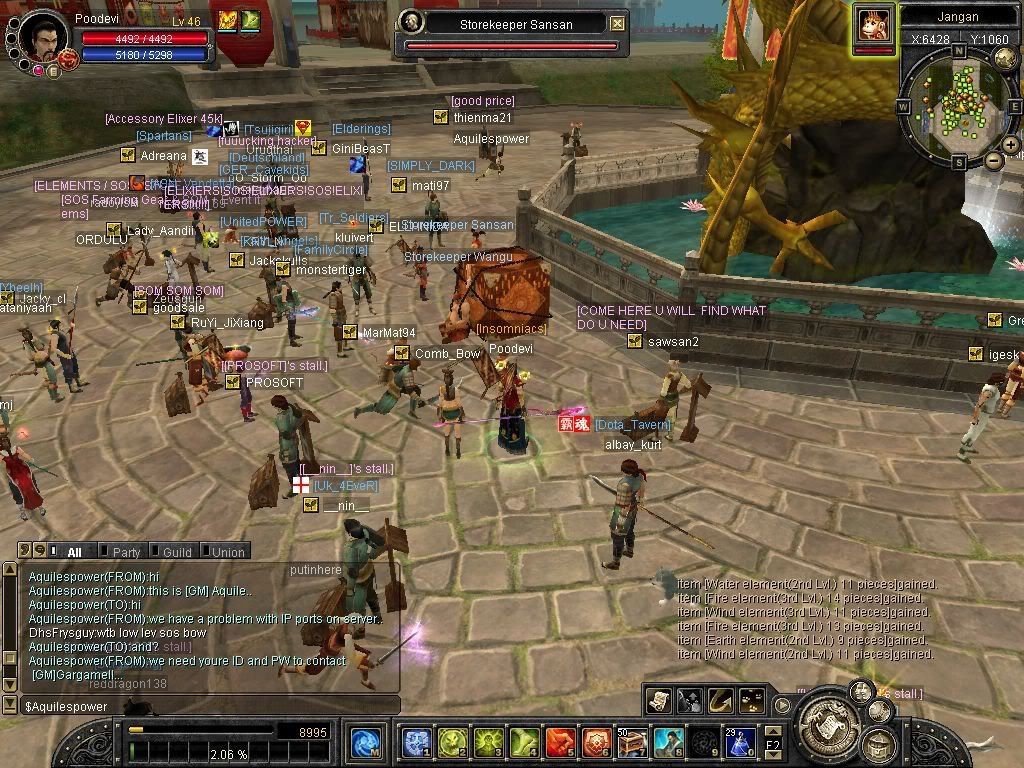Switch chat to the Party tab
This screenshot has height=768, width=1024.
pos(126,552)
